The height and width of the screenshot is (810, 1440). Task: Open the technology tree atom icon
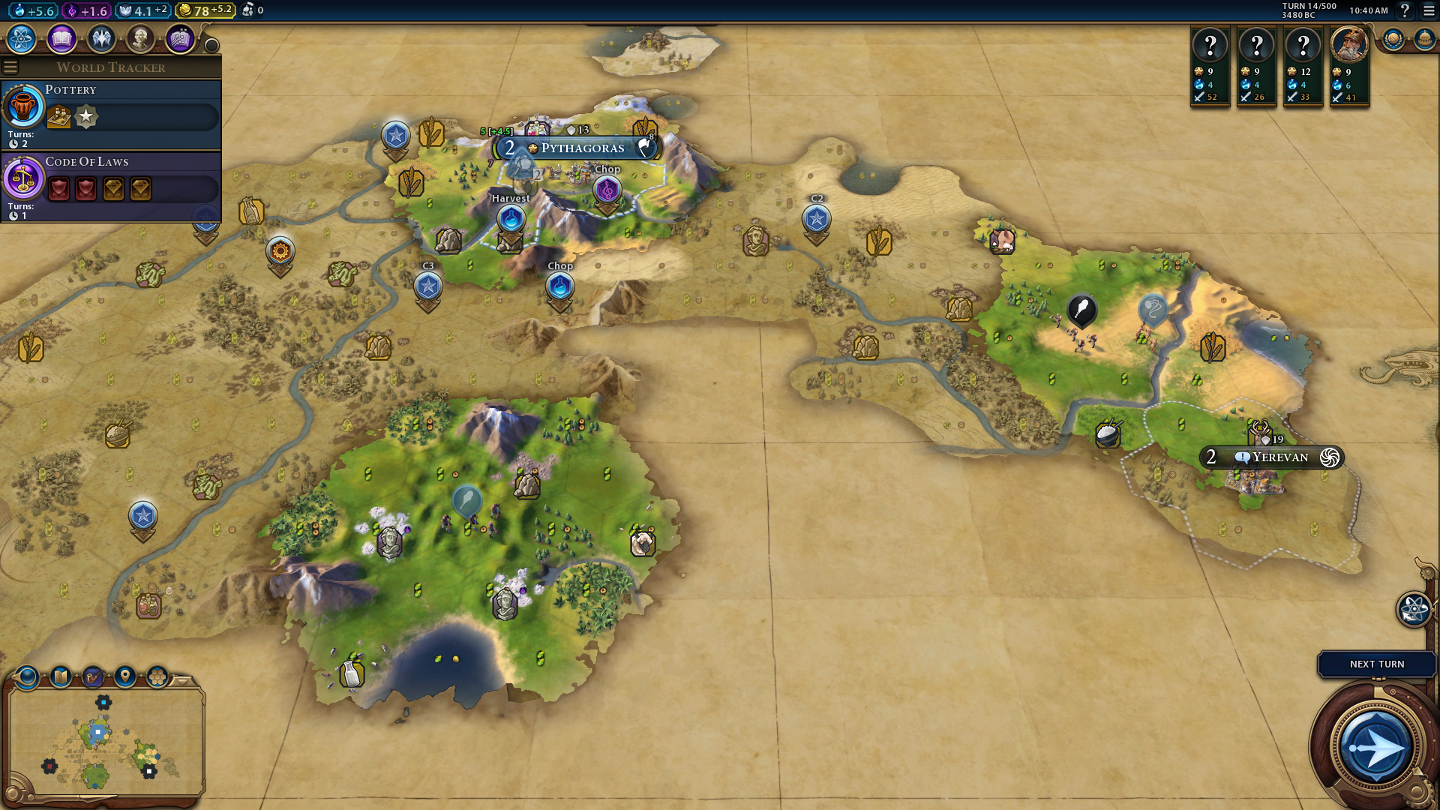(22, 39)
